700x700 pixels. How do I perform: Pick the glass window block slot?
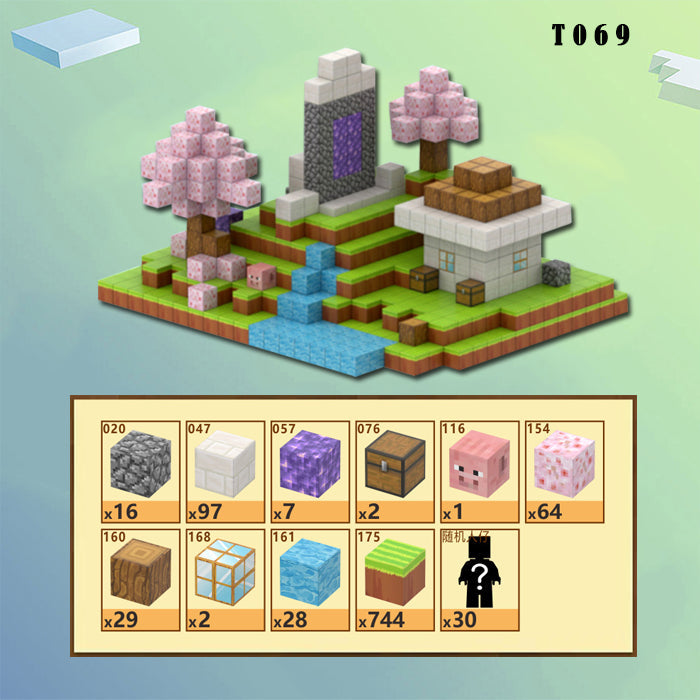point(225,579)
